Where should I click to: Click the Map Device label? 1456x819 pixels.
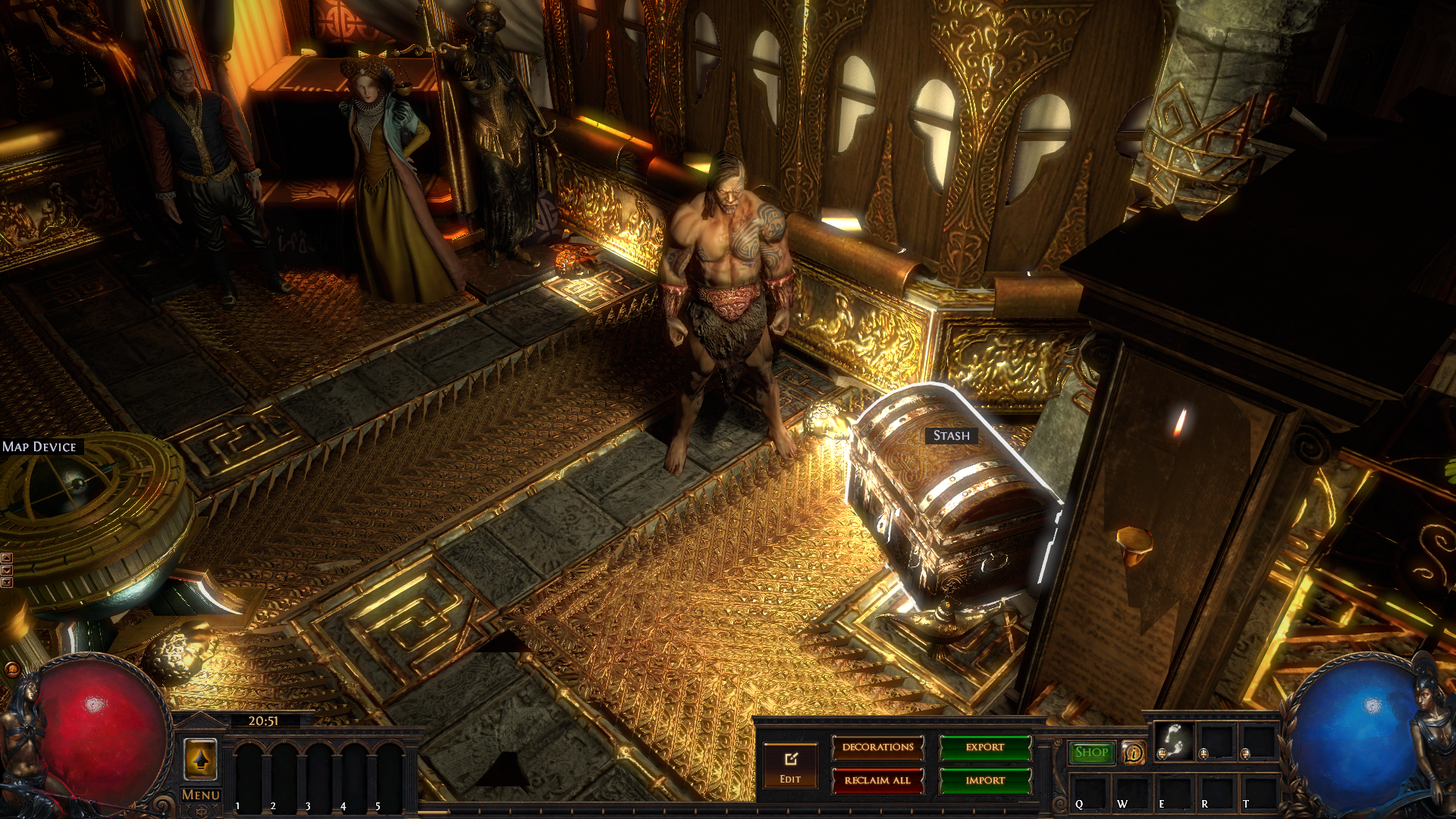coord(39,447)
